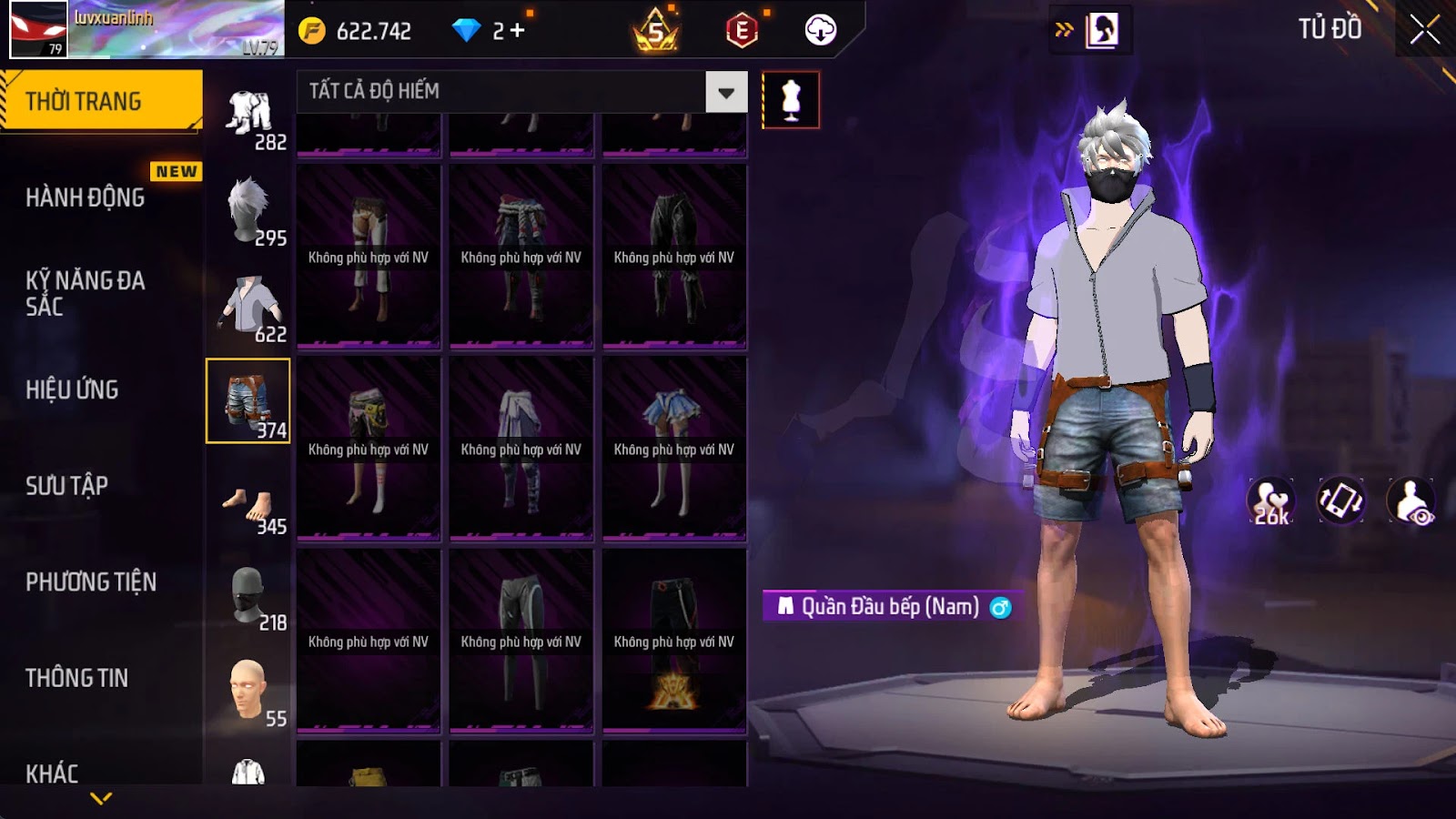Open the Tất Cả Độ Hiếm dropdown
1456x819 pixels.
pyautogui.click(x=726, y=92)
